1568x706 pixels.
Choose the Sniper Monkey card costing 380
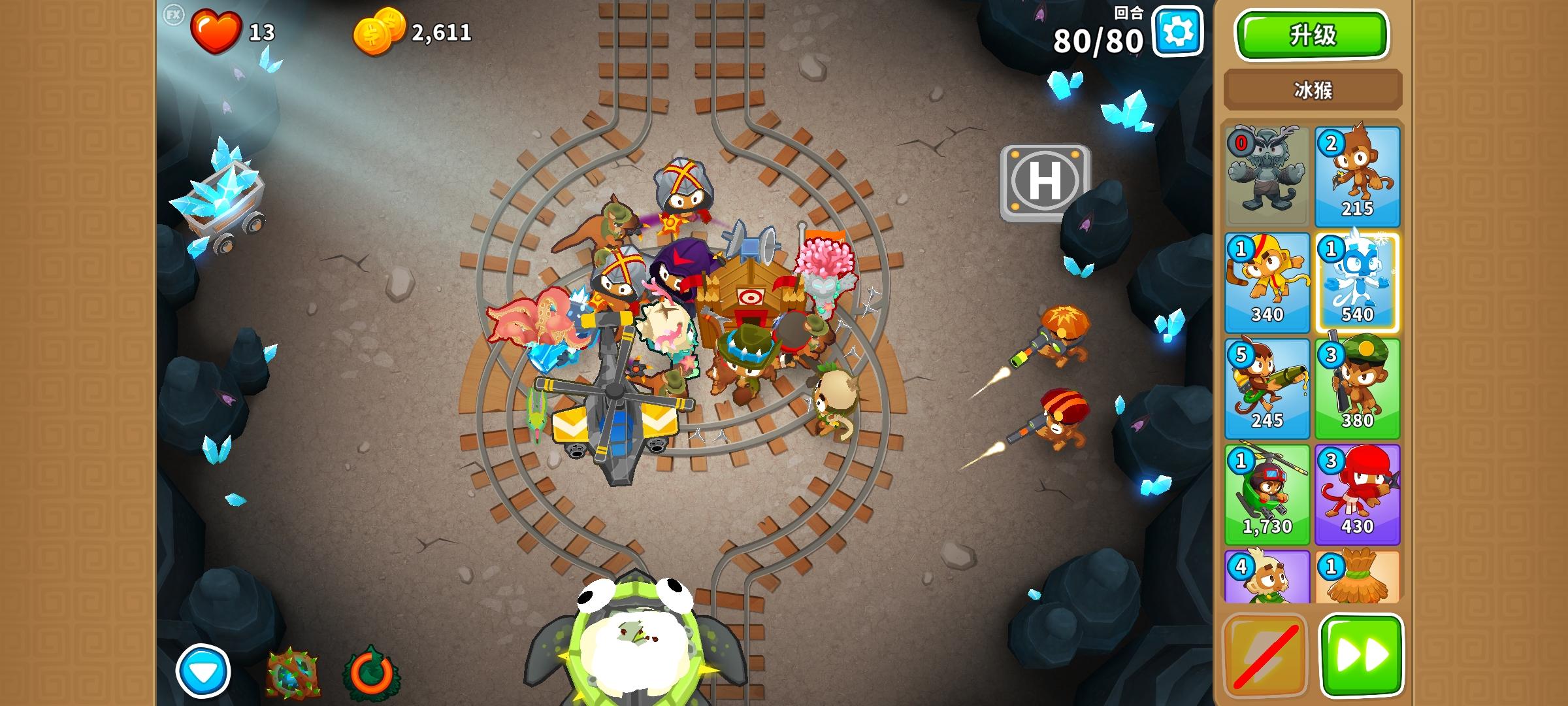(1358, 389)
